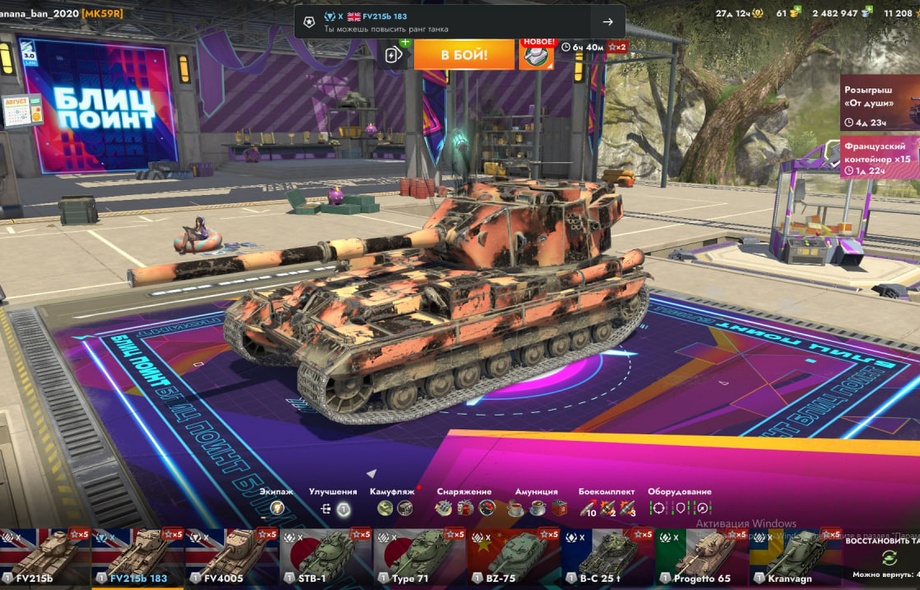Switch to the BZ-75 tank

(x=514, y=558)
